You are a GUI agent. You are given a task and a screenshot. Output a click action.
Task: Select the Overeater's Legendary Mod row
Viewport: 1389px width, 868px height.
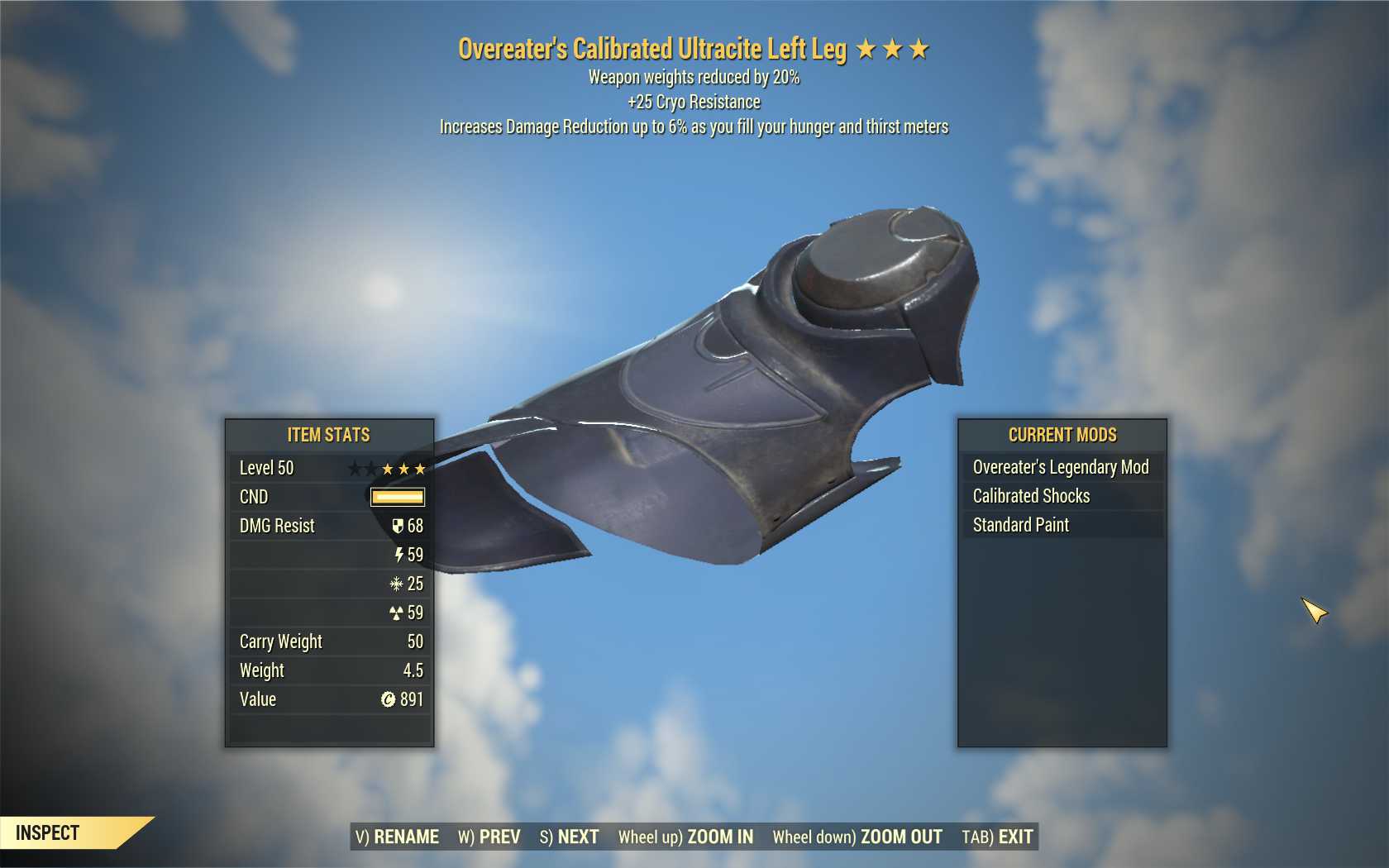(1061, 467)
